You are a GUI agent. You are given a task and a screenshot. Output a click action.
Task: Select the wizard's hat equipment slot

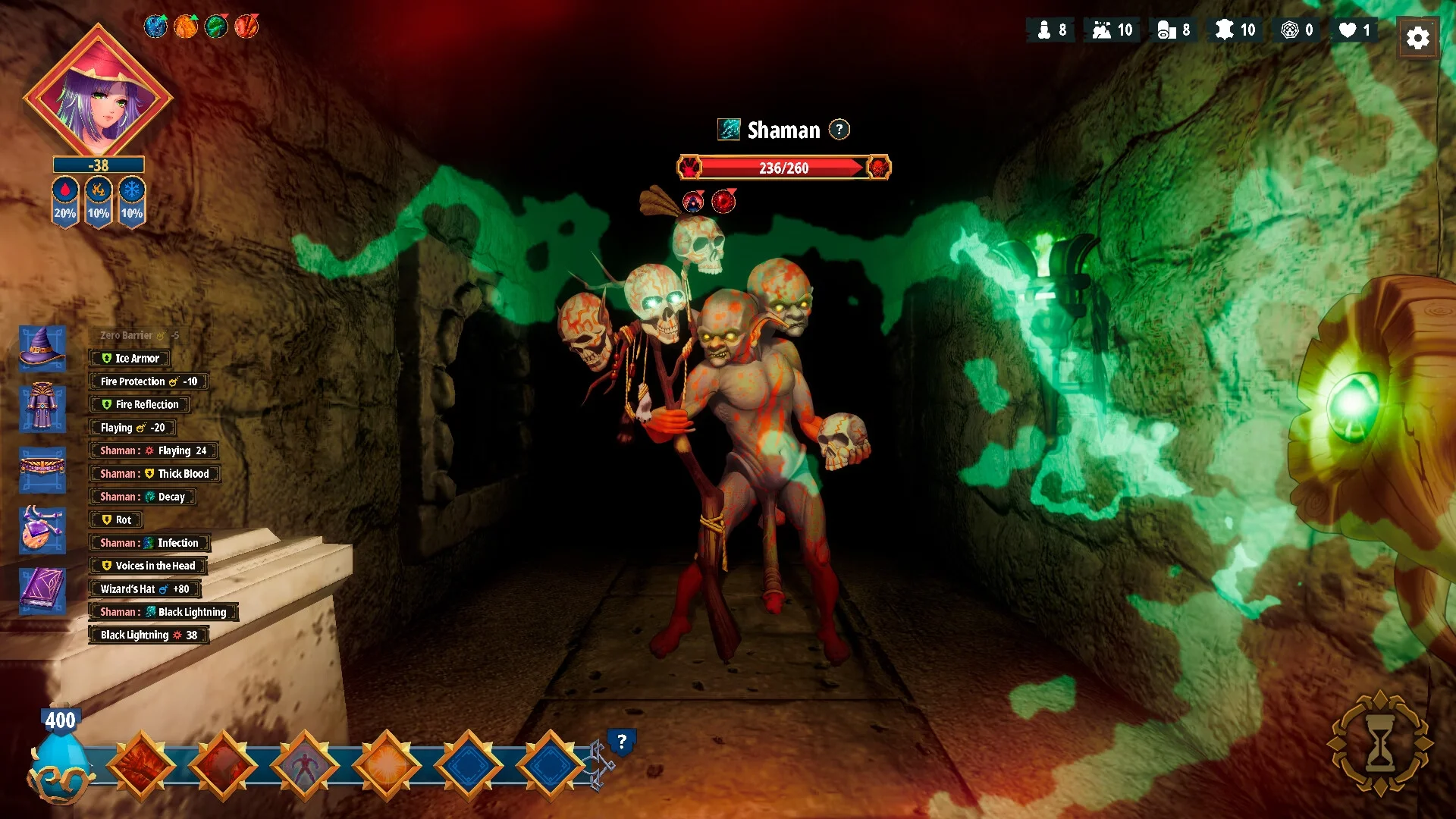[42, 348]
